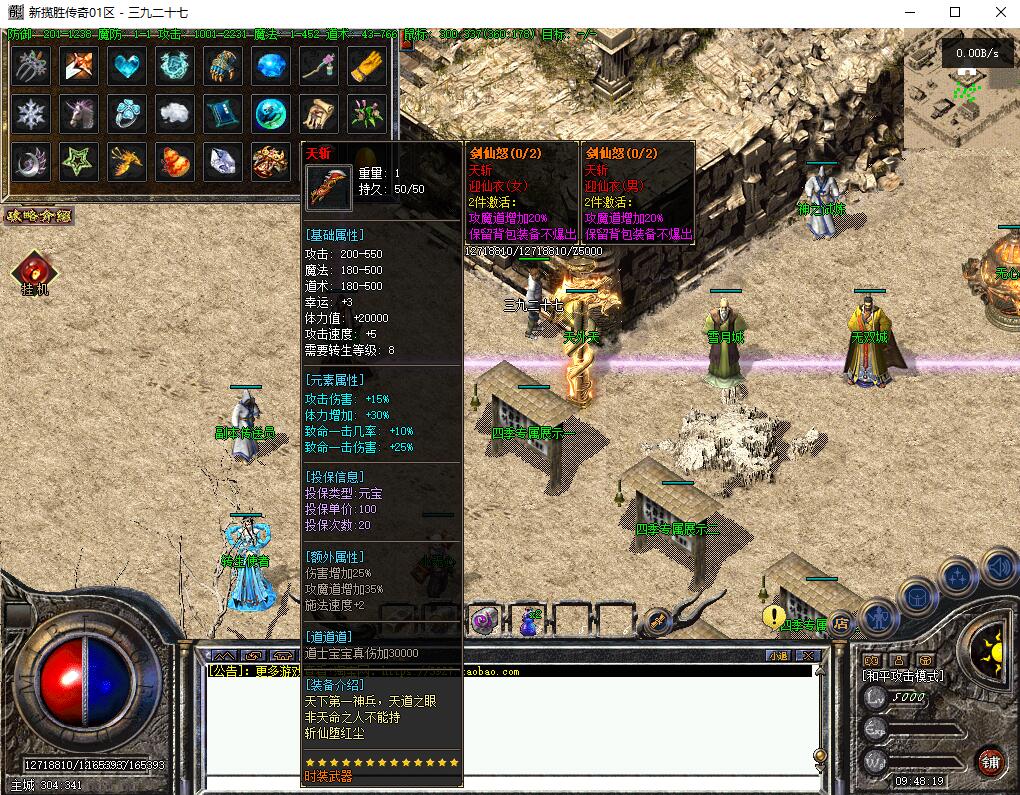
Task: Use the blue potion hotbar slot
Action: click(x=528, y=621)
